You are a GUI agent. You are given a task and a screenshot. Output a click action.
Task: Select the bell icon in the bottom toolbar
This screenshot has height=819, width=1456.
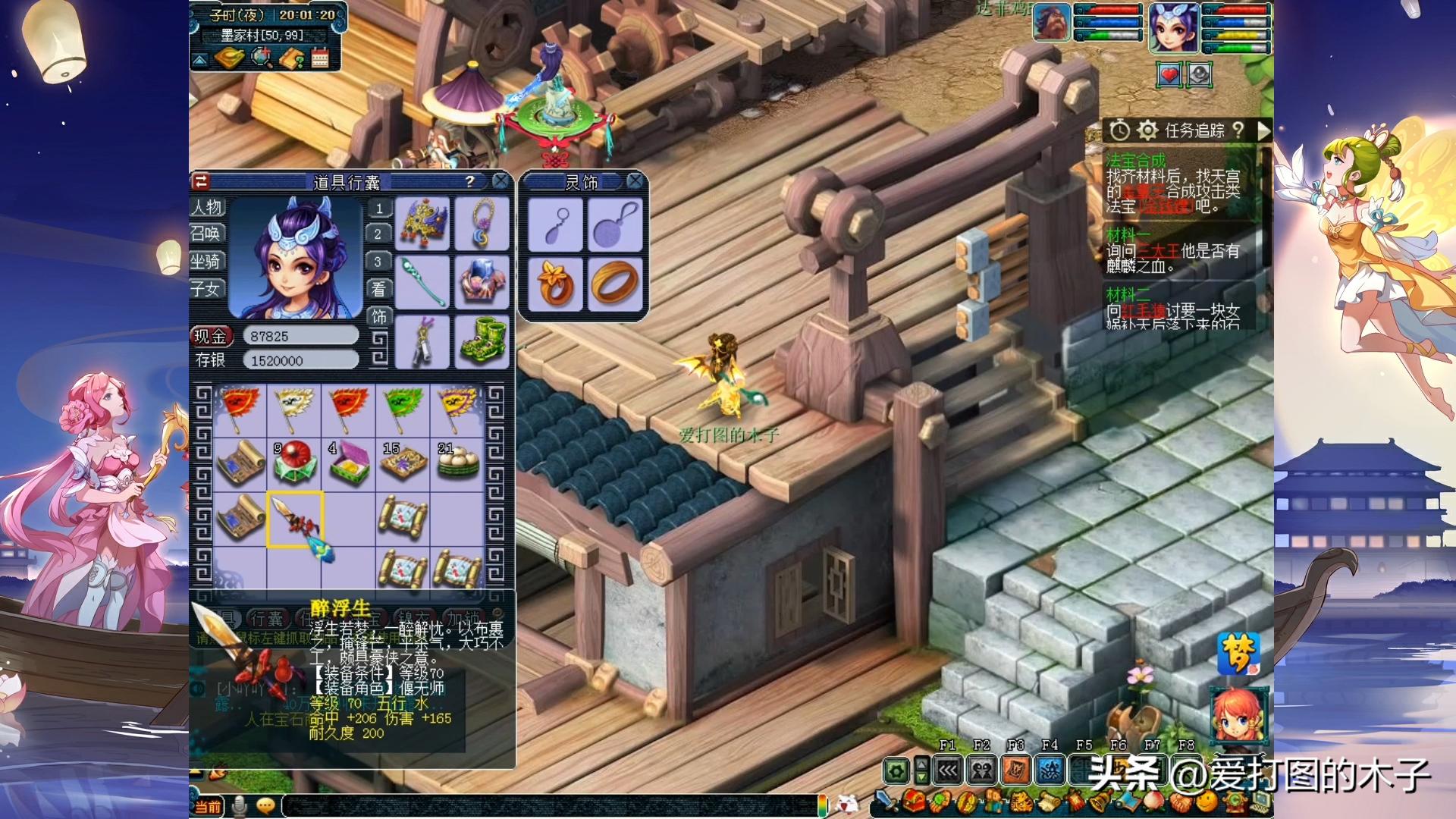[x=1099, y=800]
